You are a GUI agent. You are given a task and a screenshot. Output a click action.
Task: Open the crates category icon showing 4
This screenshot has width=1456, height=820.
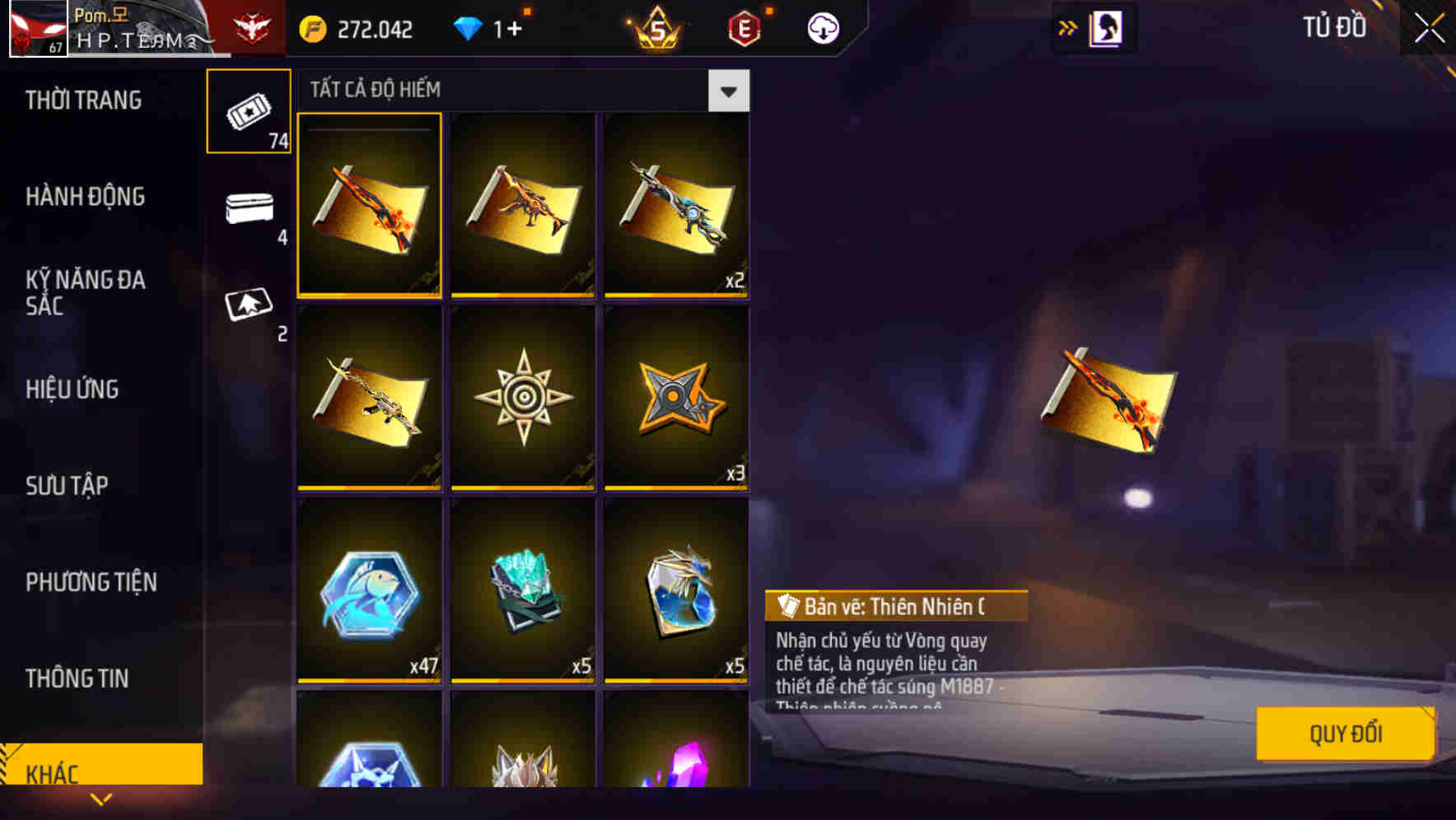[x=249, y=212]
